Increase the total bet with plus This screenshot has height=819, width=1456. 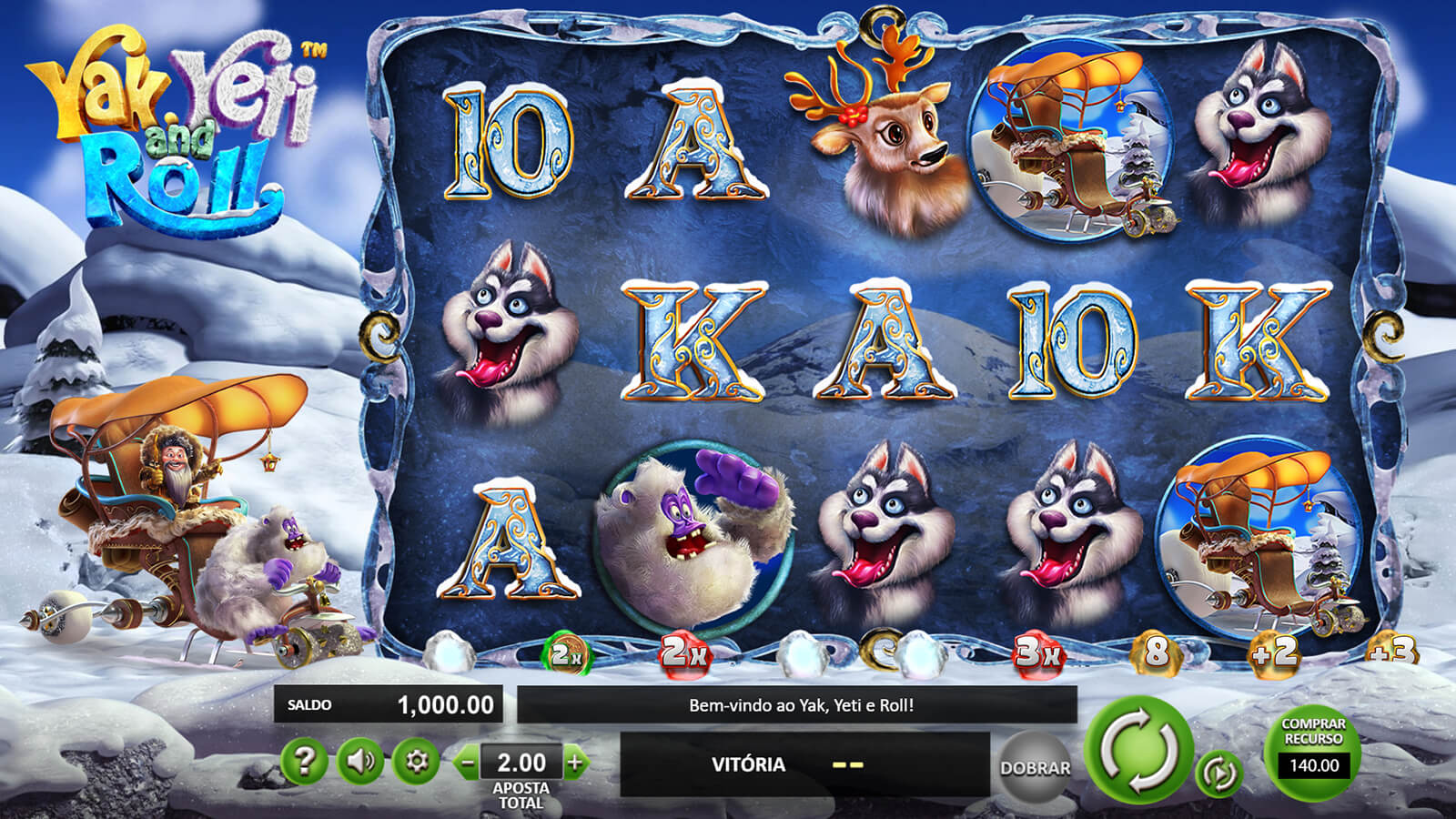pos(575,763)
